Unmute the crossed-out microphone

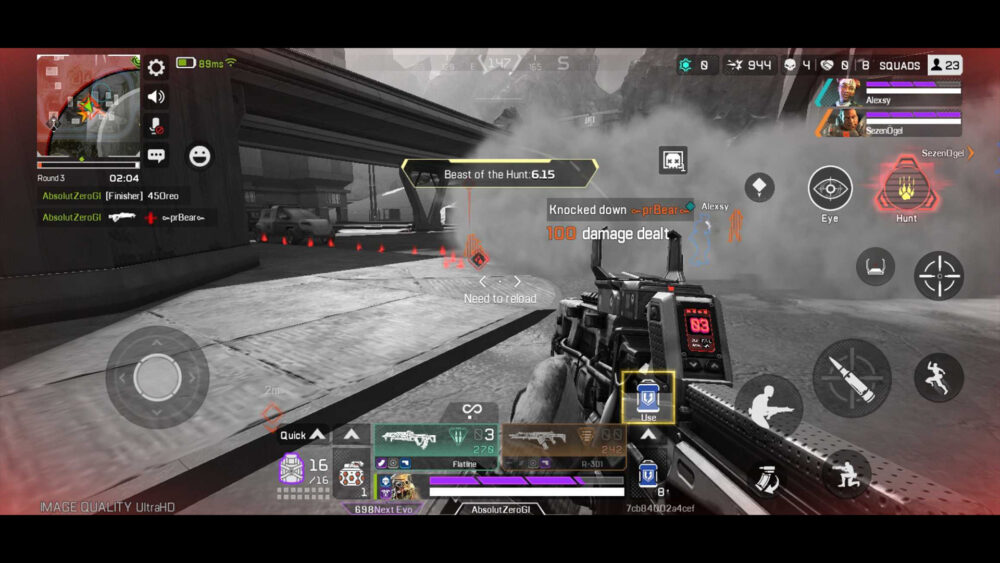point(156,126)
